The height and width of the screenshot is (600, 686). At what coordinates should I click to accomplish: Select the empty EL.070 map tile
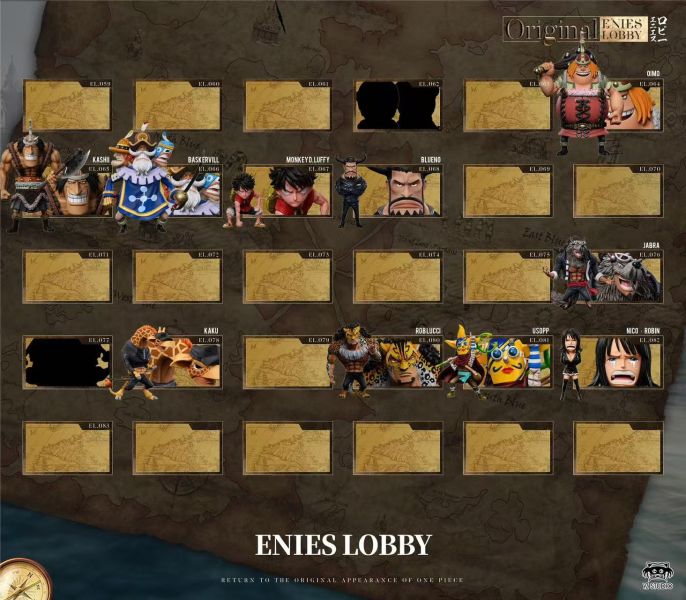pos(617,191)
